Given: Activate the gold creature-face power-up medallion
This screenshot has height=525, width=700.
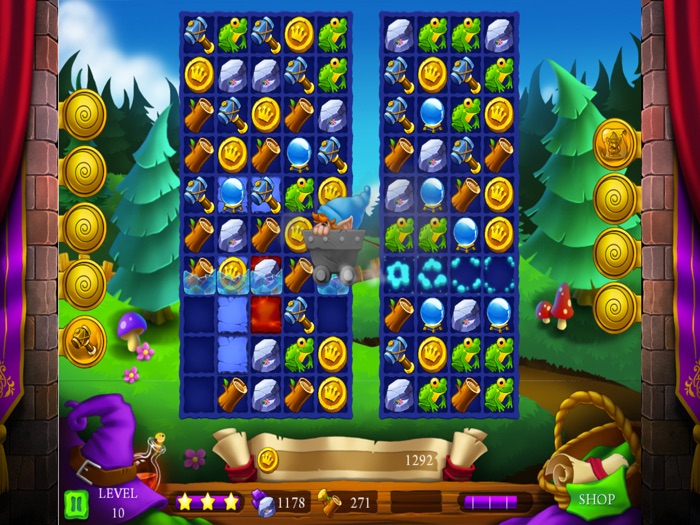Looking at the screenshot, I should [x=616, y=144].
